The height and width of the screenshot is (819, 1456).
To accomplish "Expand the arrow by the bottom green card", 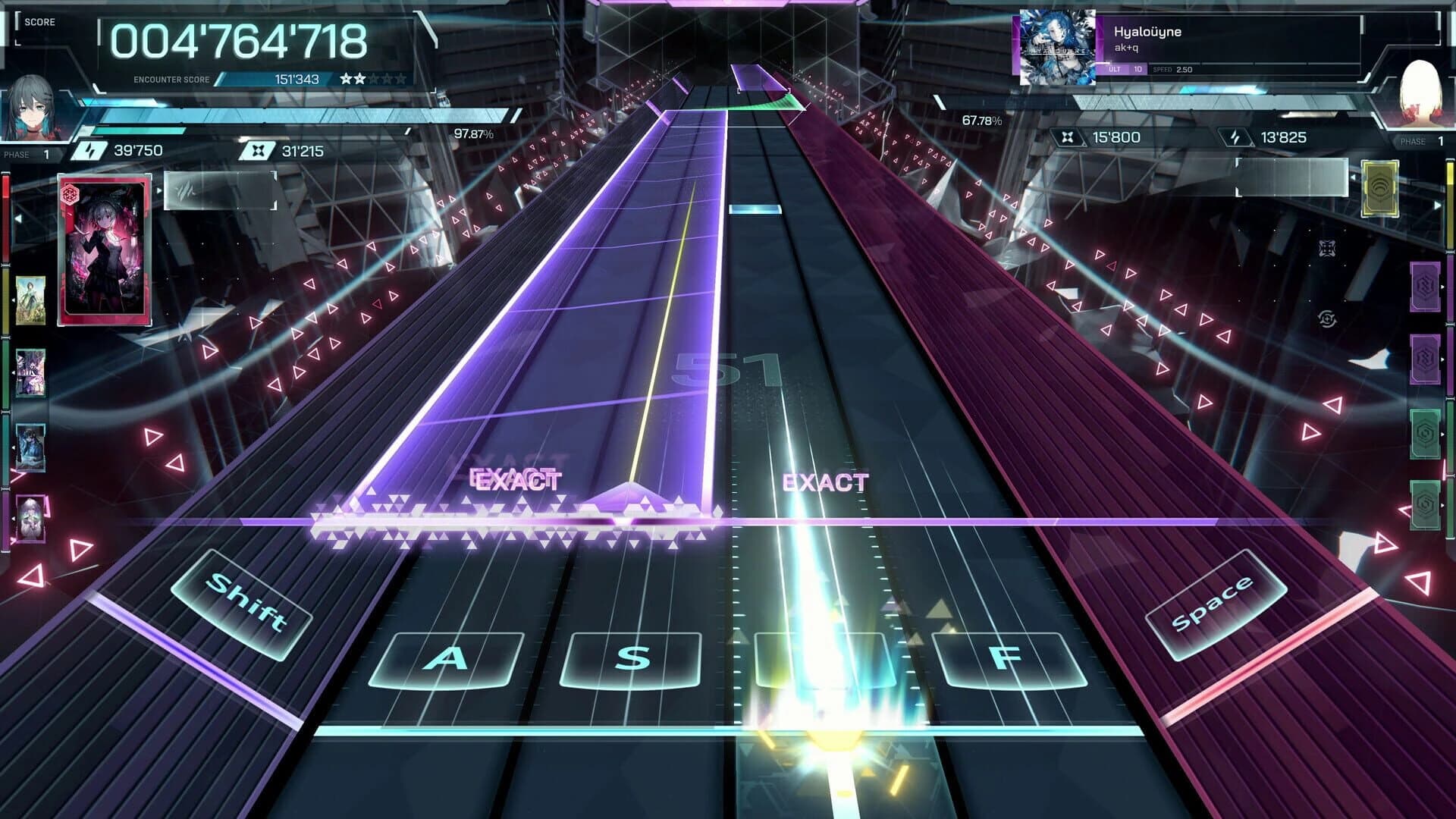I will pyautogui.click(x=1442, y=504).
